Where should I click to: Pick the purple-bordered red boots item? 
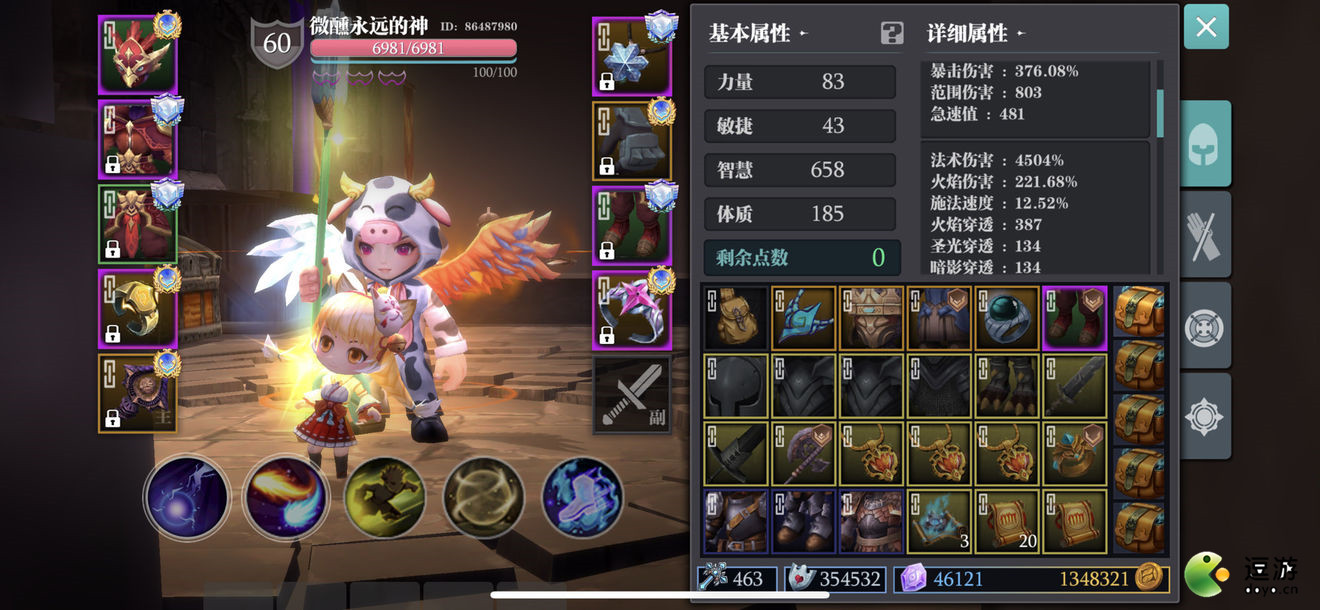pos(1074,318)
